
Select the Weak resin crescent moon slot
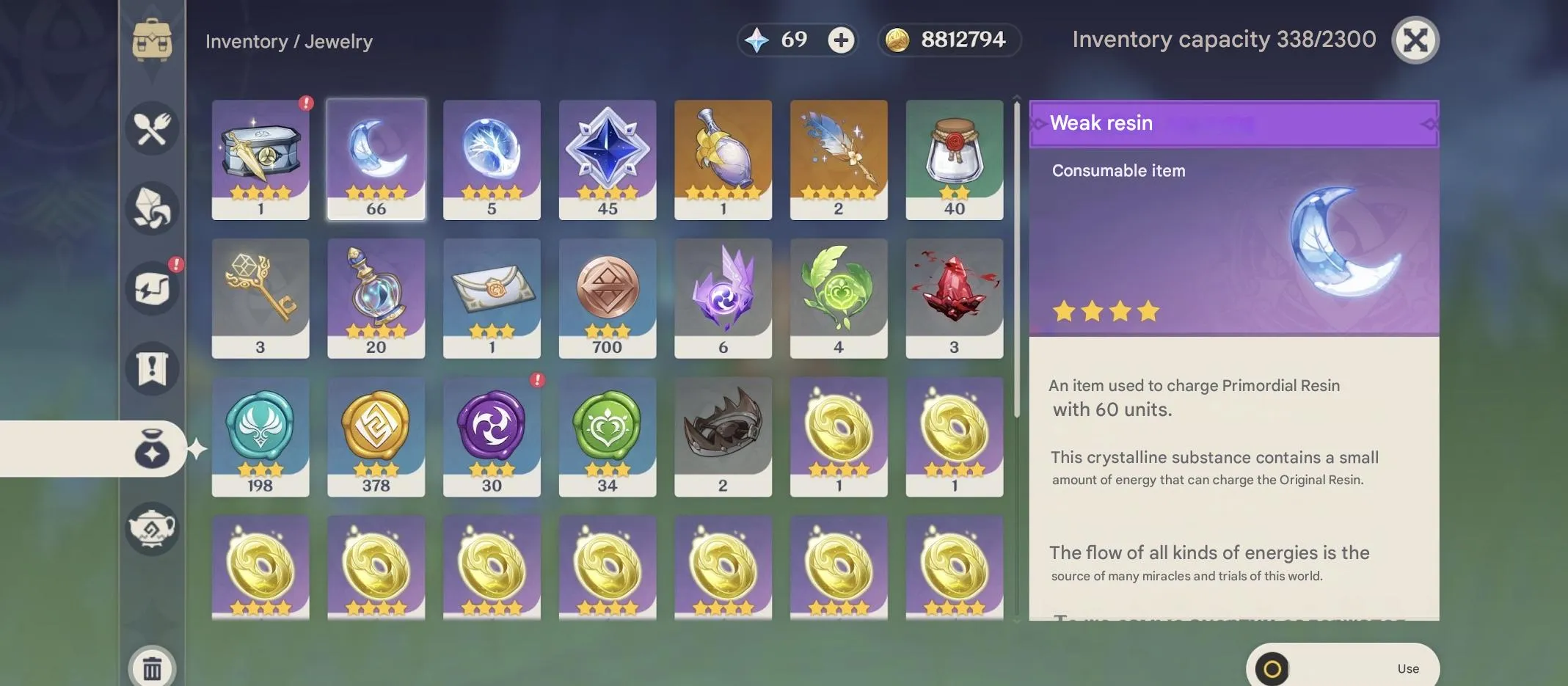click(376, 159)
